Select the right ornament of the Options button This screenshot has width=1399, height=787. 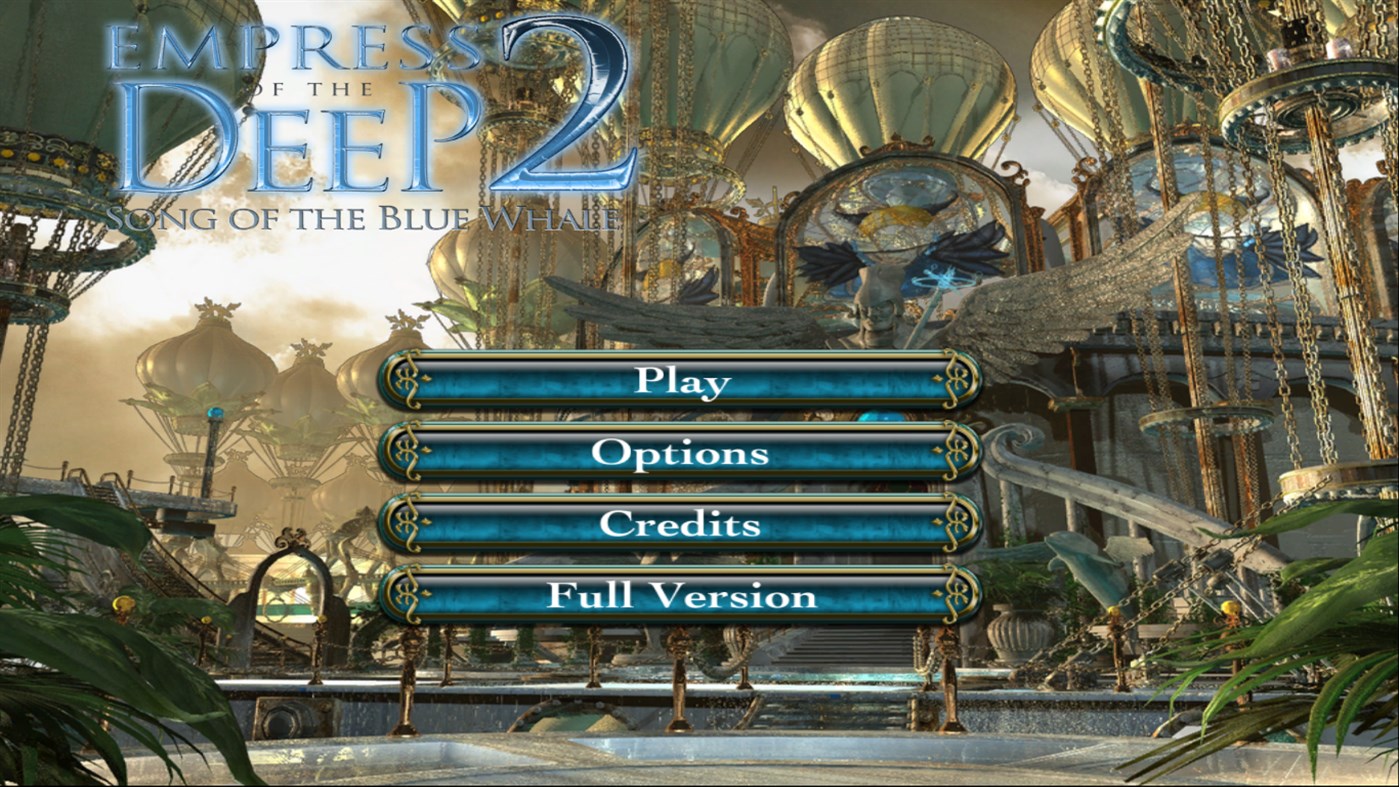(x=958, y=453)
